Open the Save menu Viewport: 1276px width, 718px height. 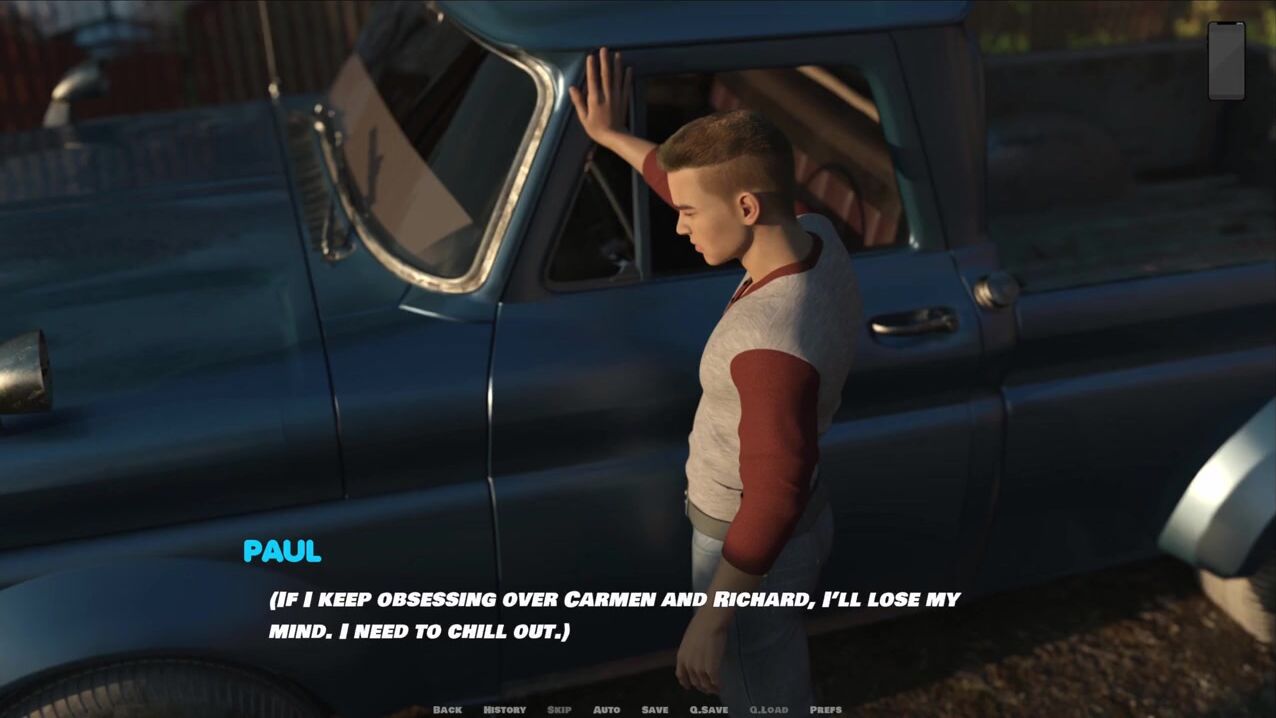point(655,710)
